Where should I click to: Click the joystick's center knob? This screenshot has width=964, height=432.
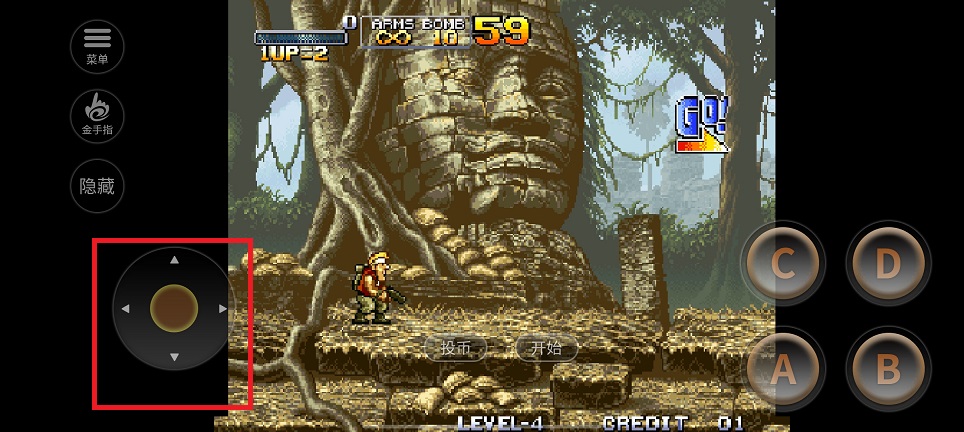[174, 309]
